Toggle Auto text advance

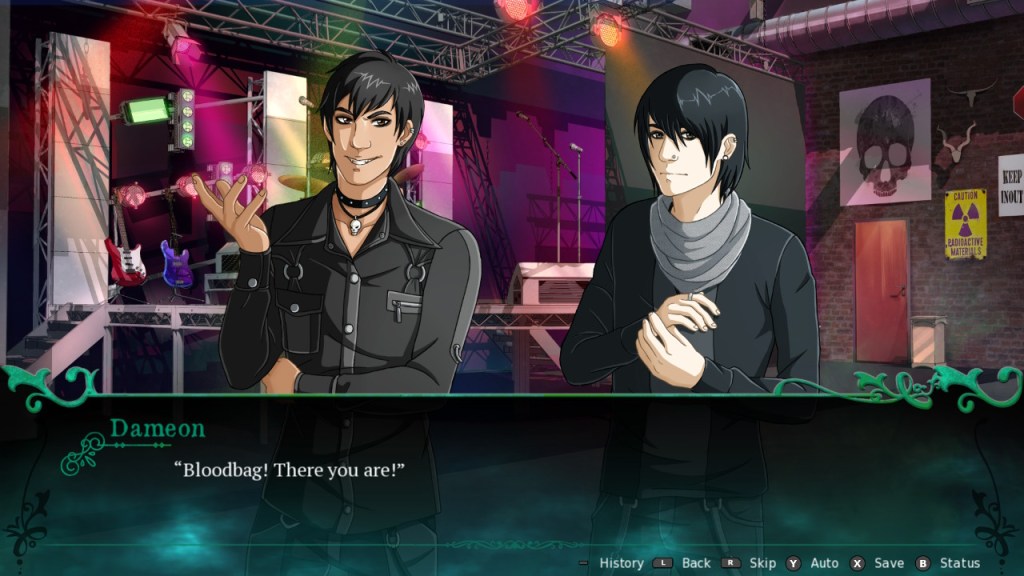pyautogui.click(x=824, y=563)
